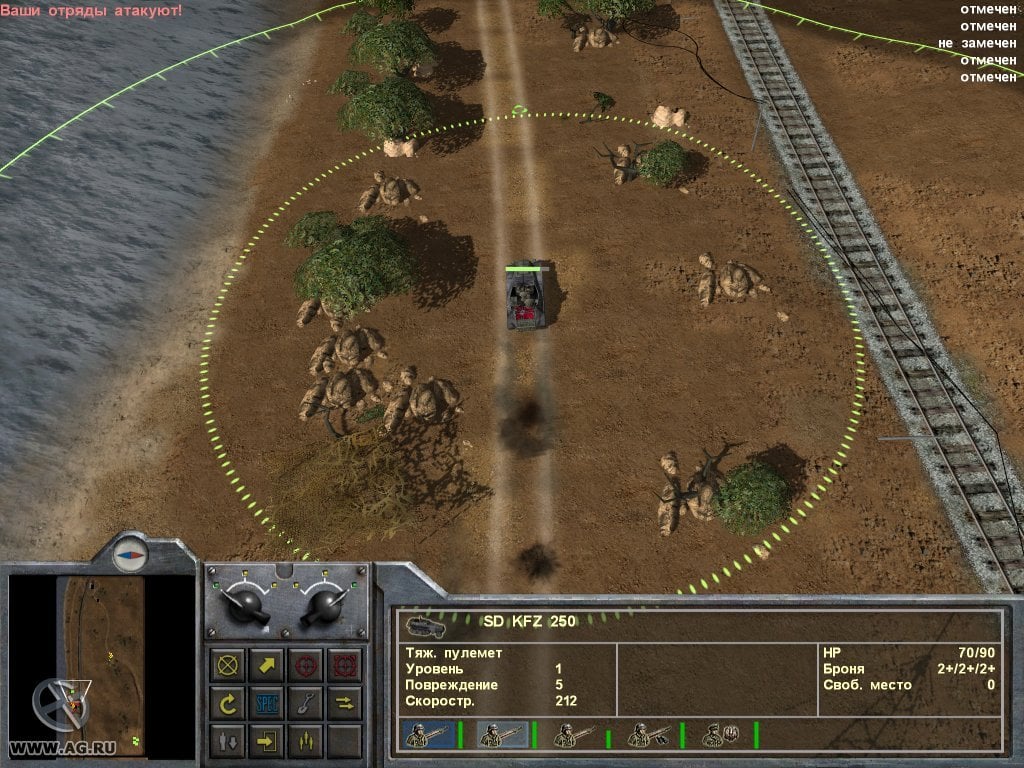Order crew to disembark with soldier-arrow button
Screen dimensions: 1024x768
[x=229, y=741]
